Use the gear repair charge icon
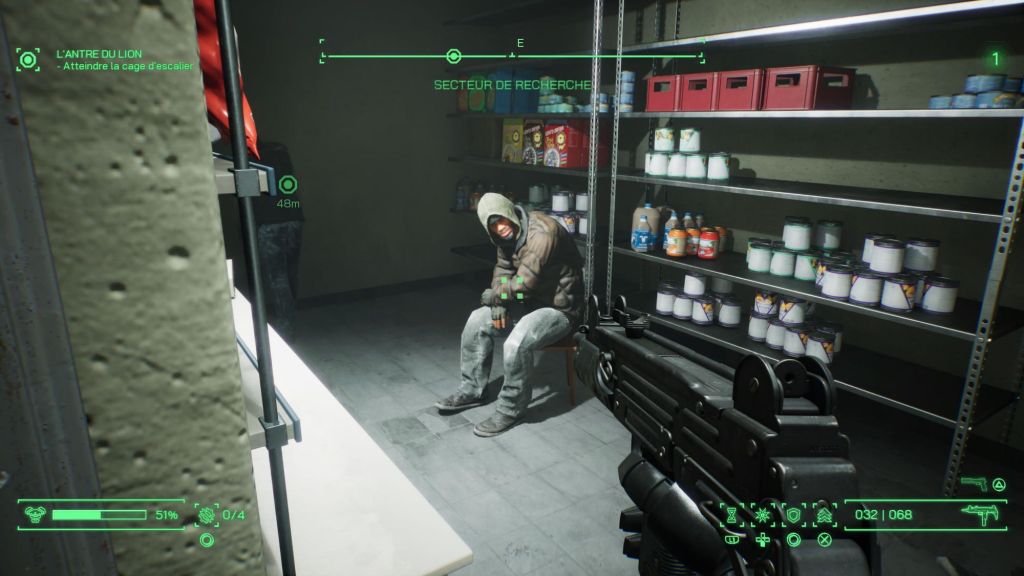 [x=207, y=515]
